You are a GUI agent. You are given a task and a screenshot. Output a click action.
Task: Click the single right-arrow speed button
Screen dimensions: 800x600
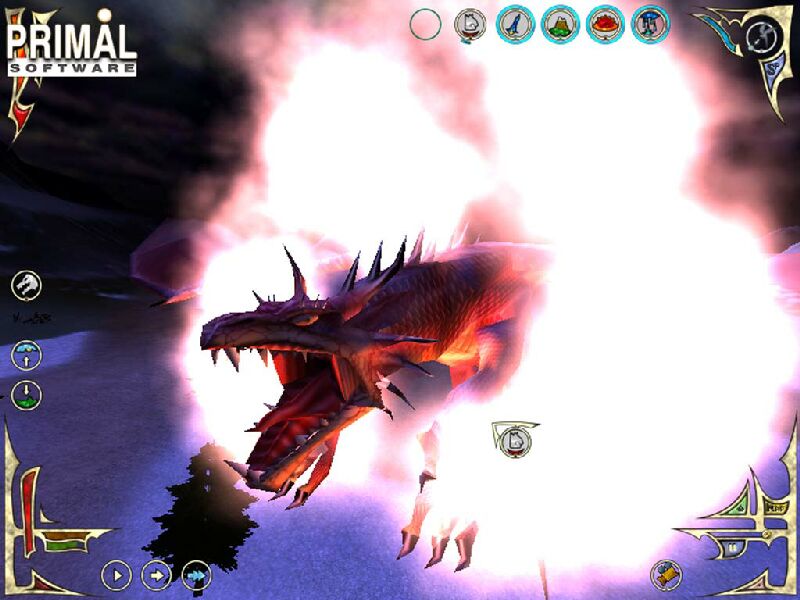pyautogui.click(x=156, y=574)
